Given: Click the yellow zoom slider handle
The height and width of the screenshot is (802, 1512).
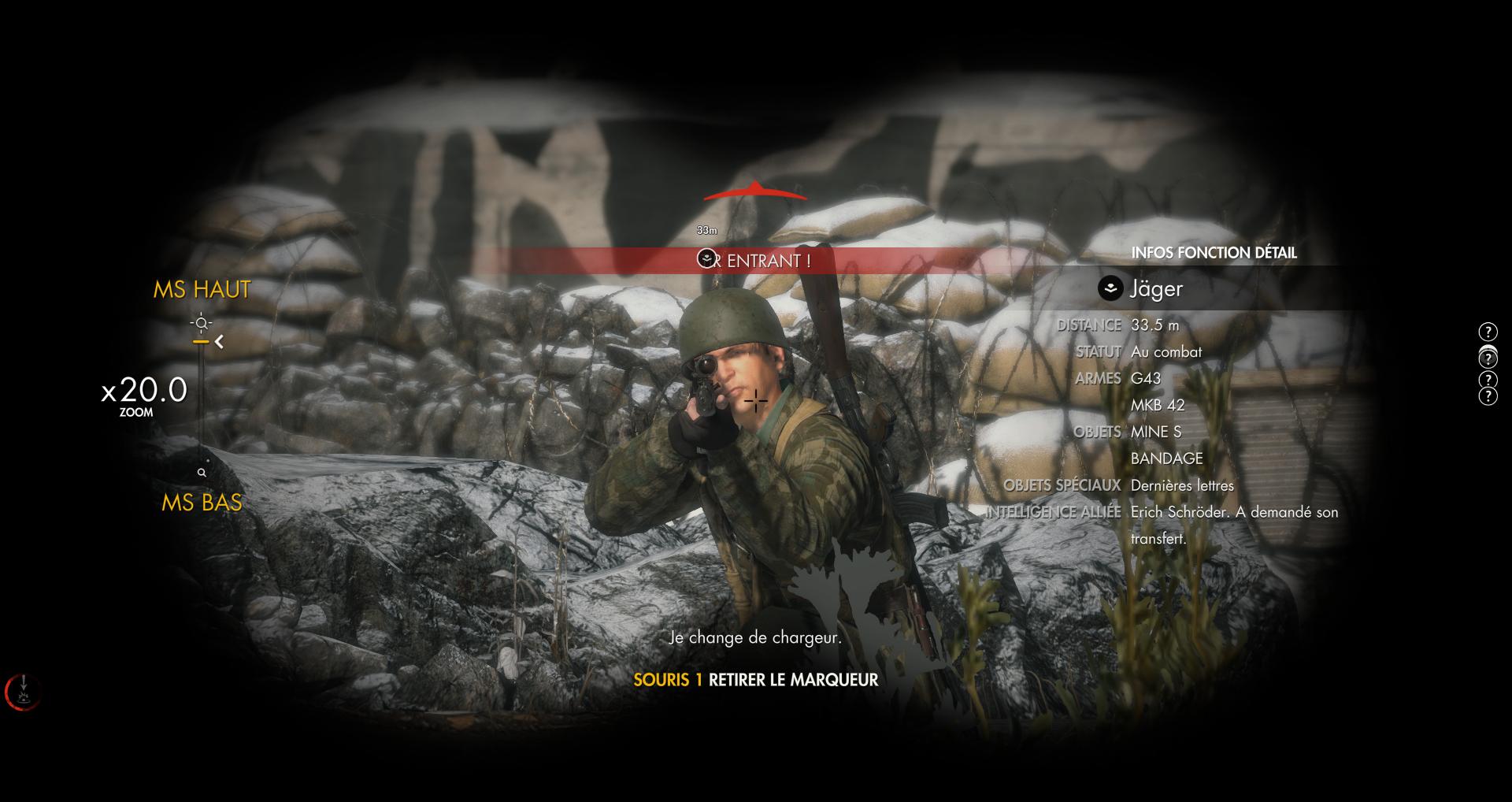Looking at the screenshot, I should point(201,342).
